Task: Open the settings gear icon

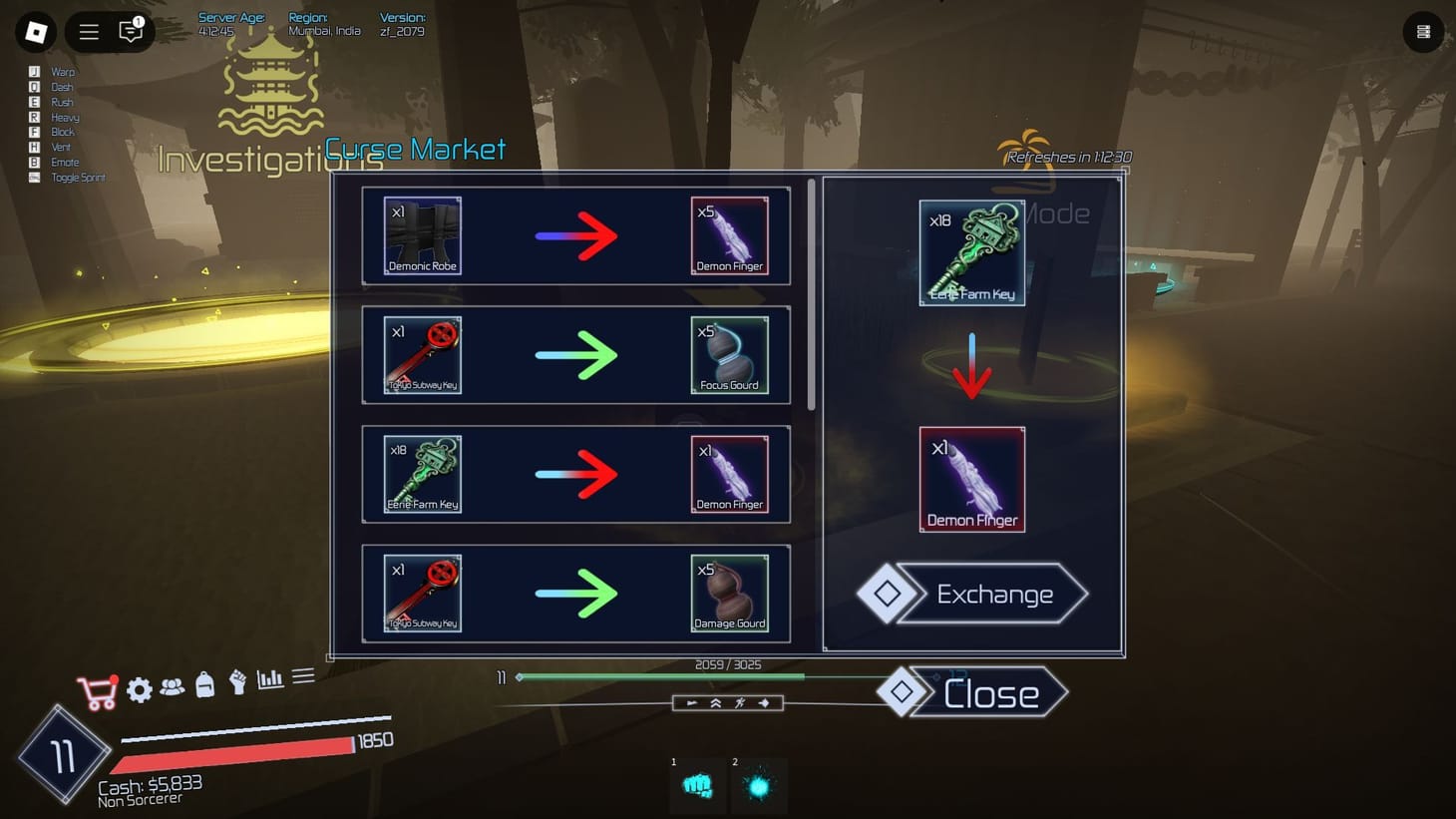Action: 140,689
